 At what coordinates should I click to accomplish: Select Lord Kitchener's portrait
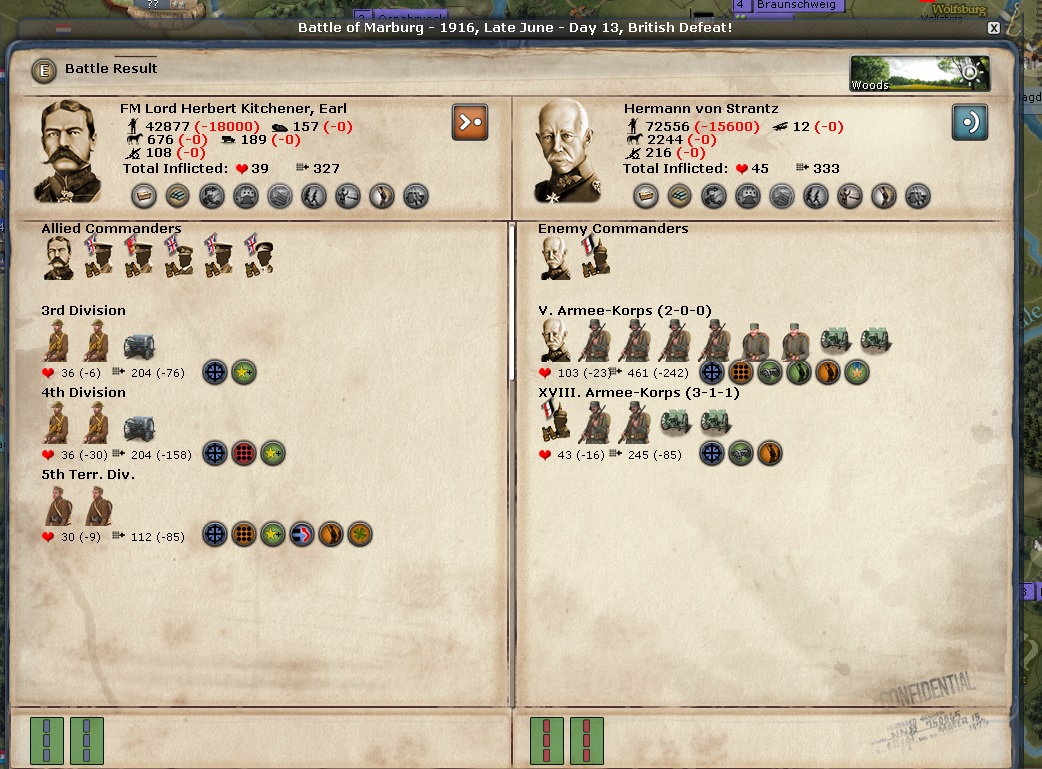tap(72, 152)
